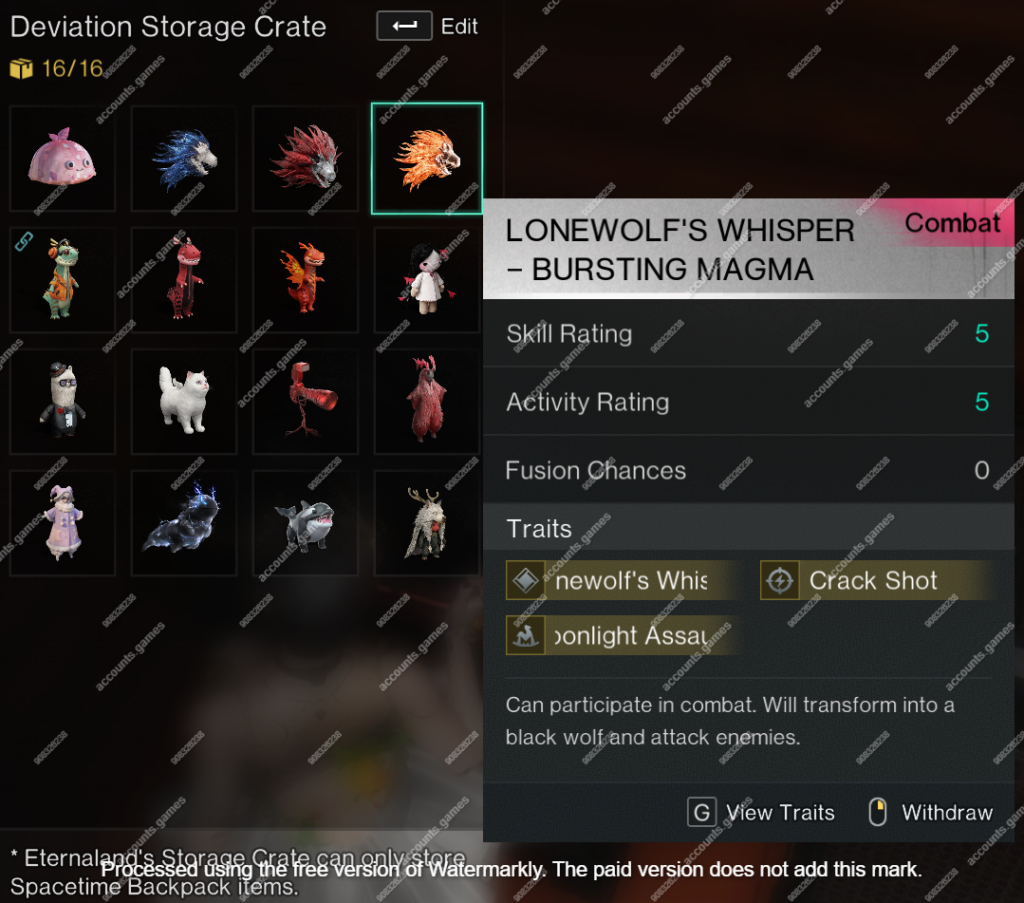
Task: Inspect the Crack Shot trait
Action: (x=872, y=580)
